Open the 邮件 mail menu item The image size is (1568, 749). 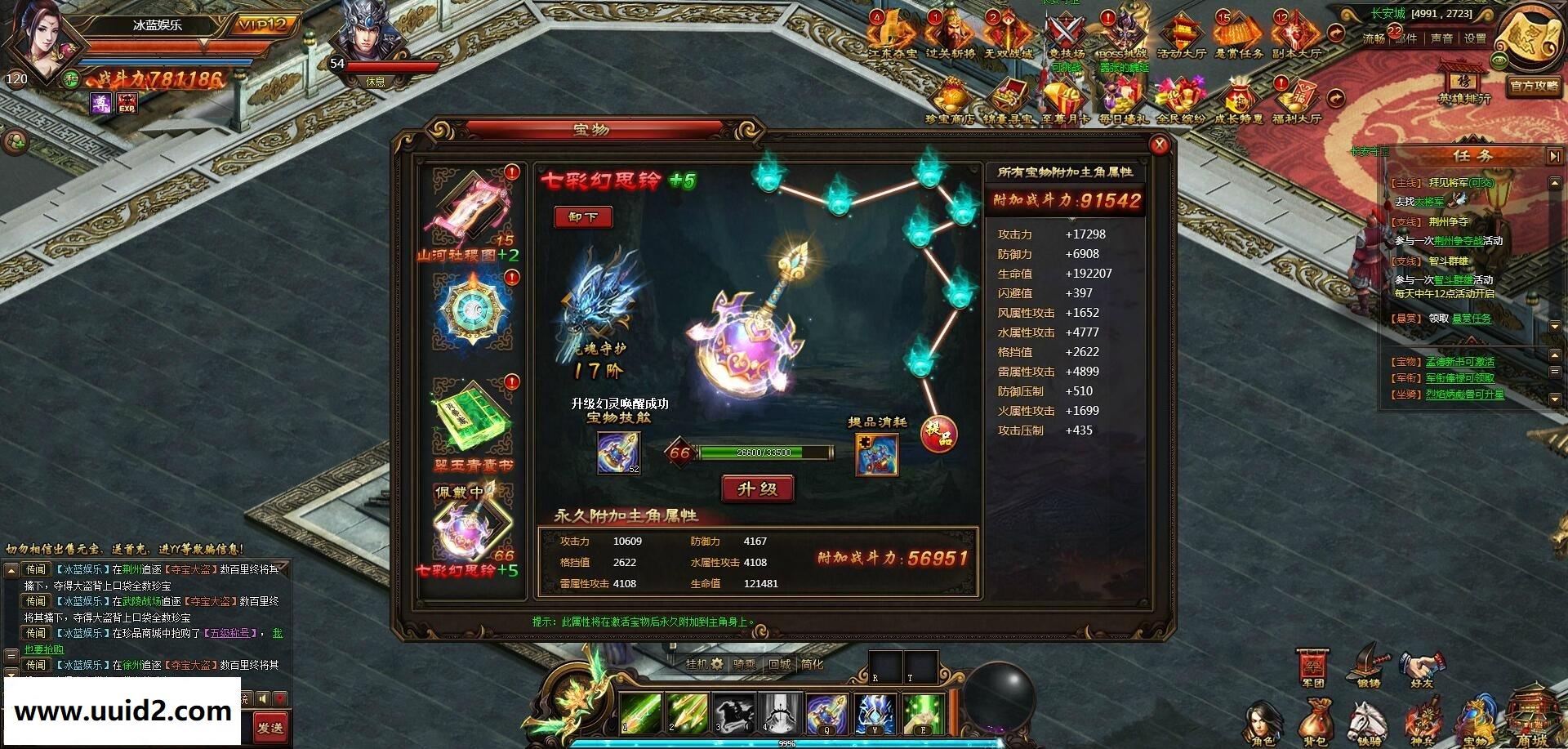click(1405, 38)
